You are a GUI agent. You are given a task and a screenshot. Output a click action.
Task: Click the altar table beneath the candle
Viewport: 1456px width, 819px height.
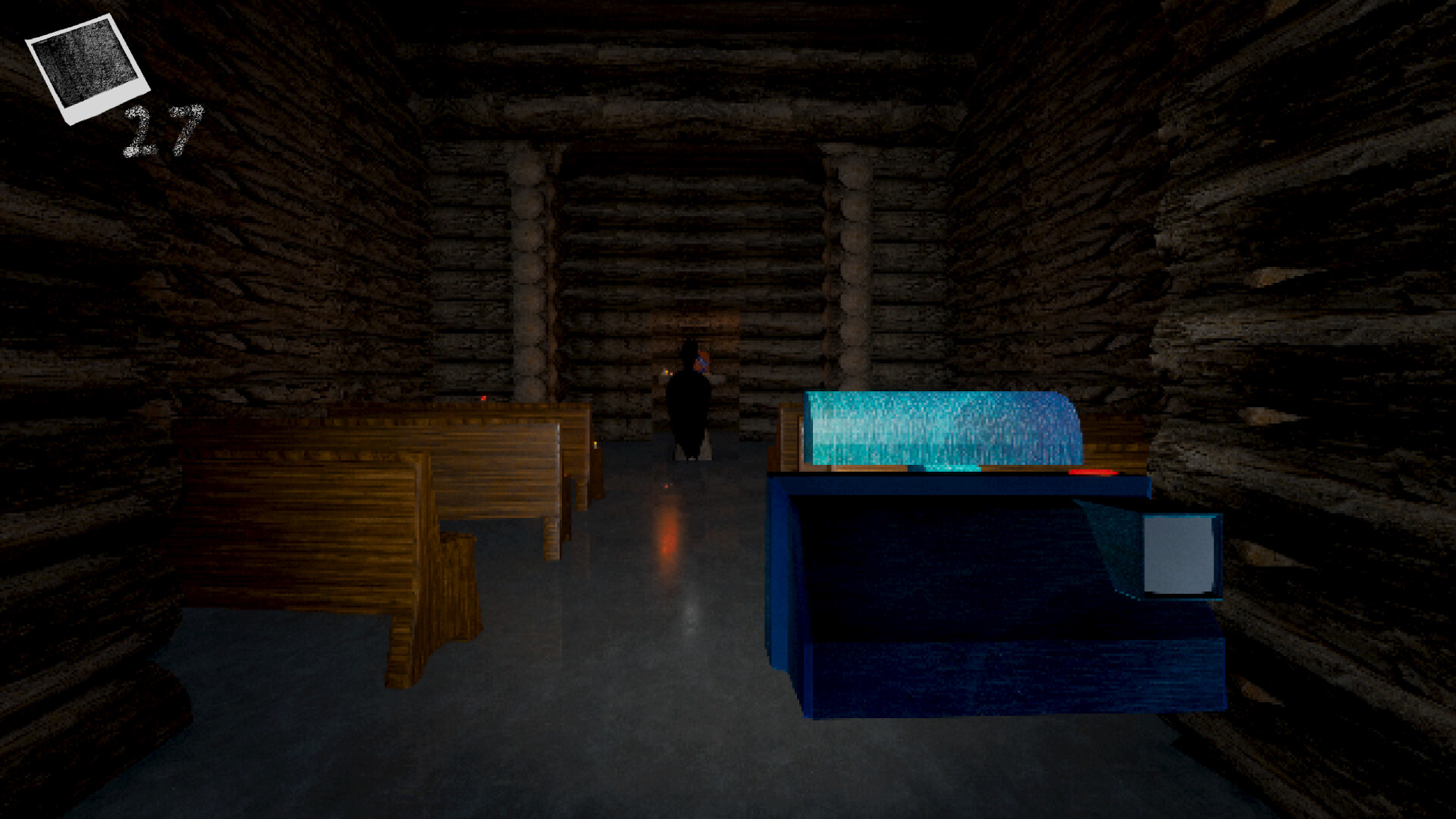click(665, 383)
